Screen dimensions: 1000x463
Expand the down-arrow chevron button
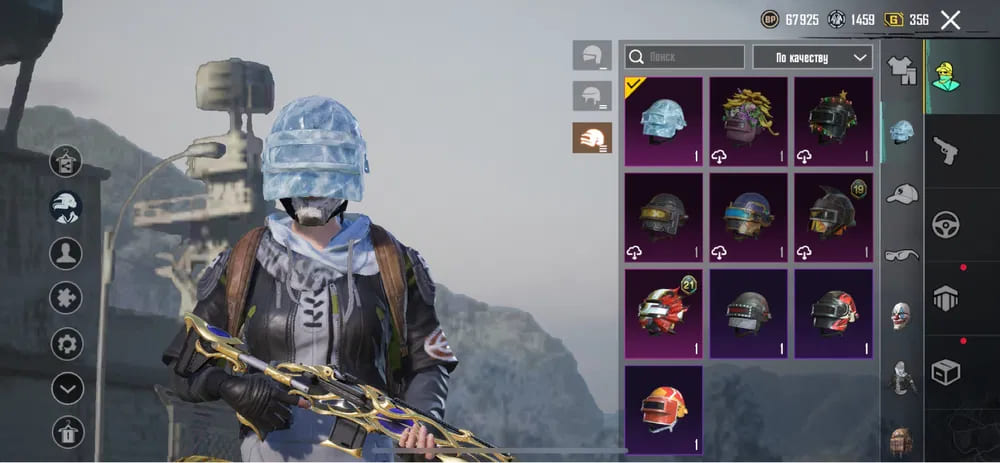pos(67,388)
